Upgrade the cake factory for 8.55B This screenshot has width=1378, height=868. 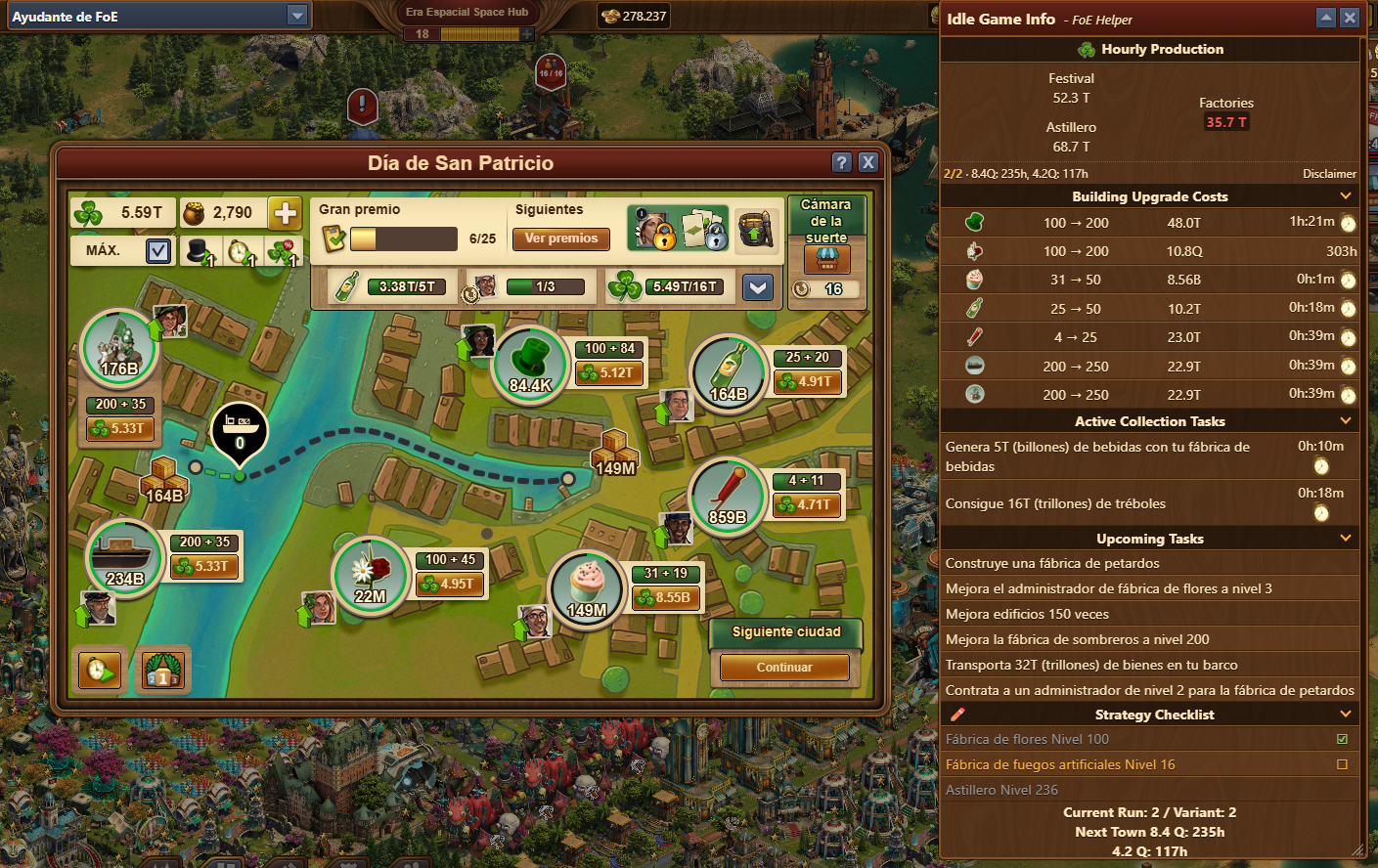[x=666, y=597]
